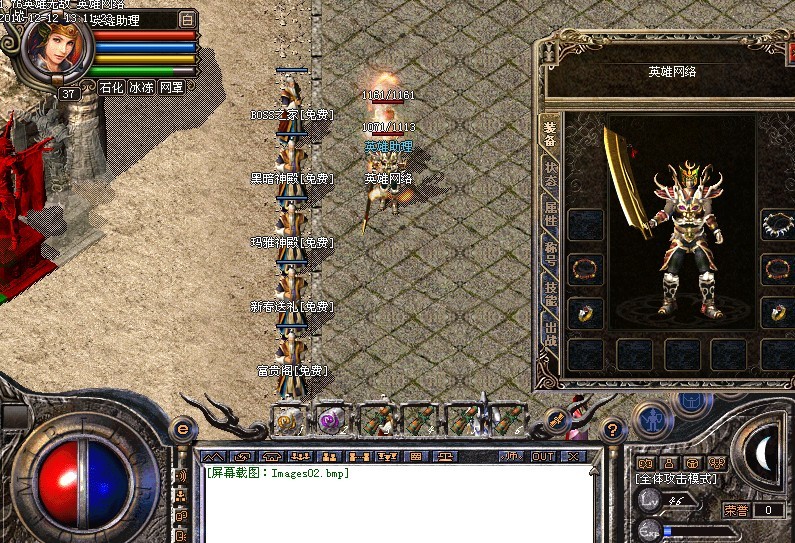Use the purple scroll hotbar item

click(x=331, y=418)
